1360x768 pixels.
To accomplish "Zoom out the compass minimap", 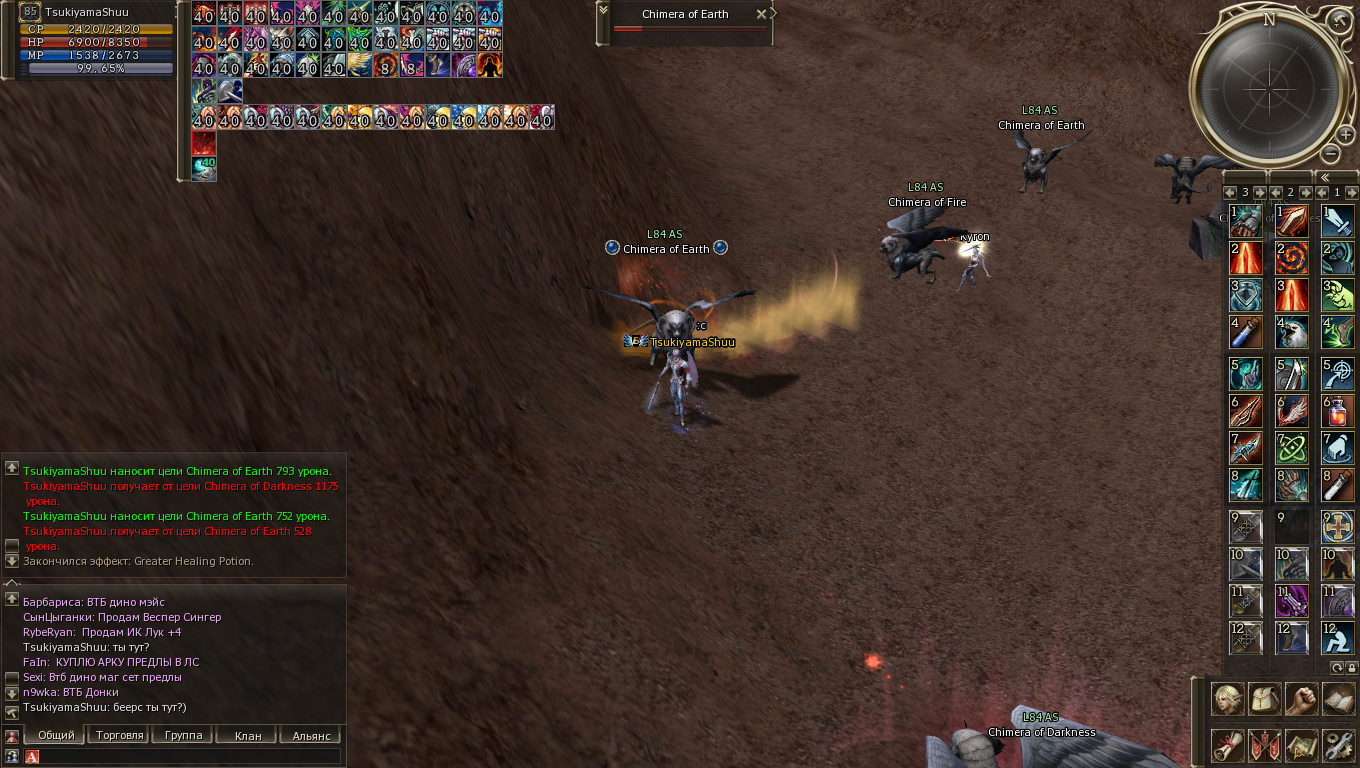I will [x=1331, y=154].
